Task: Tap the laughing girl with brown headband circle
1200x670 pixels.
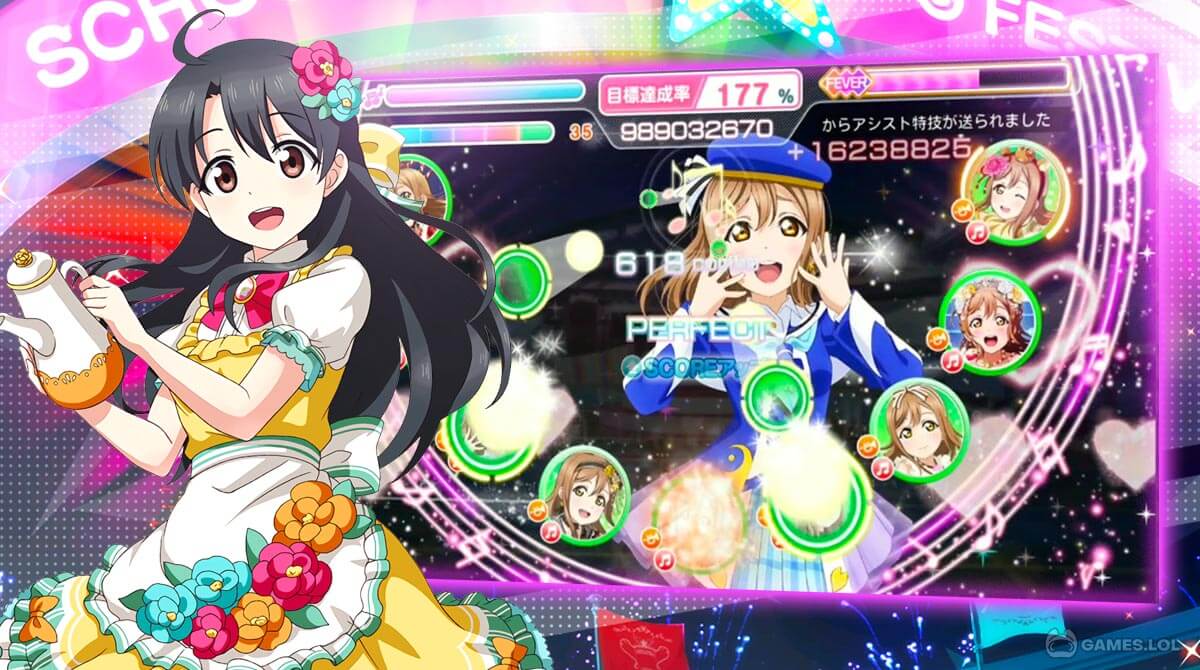Action: (583, 491)
